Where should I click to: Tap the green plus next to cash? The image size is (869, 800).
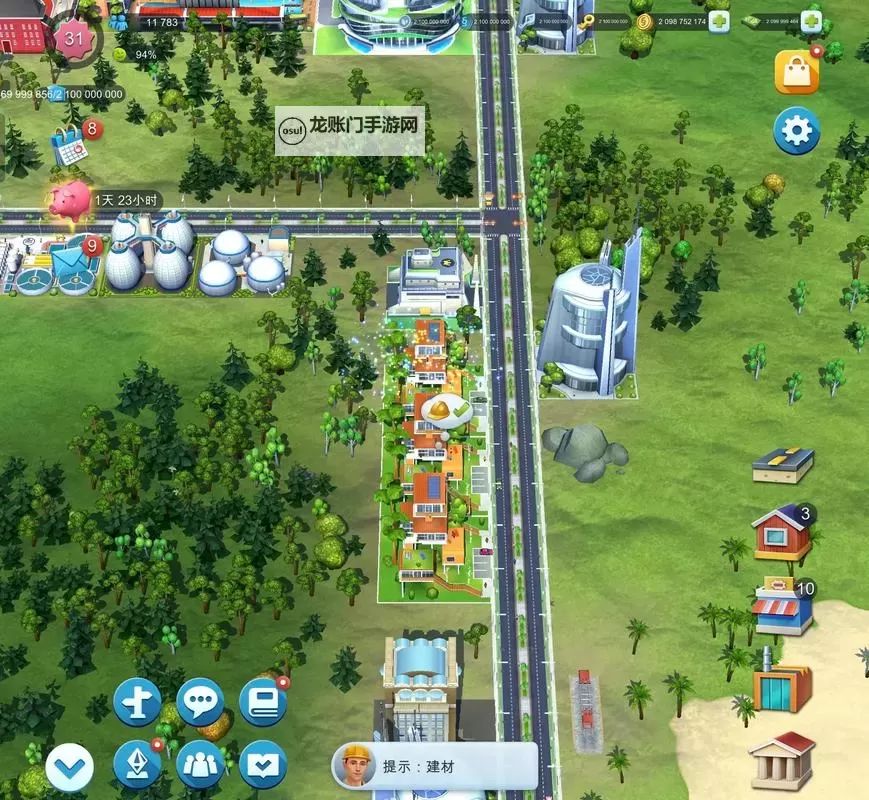click(811, 22)
